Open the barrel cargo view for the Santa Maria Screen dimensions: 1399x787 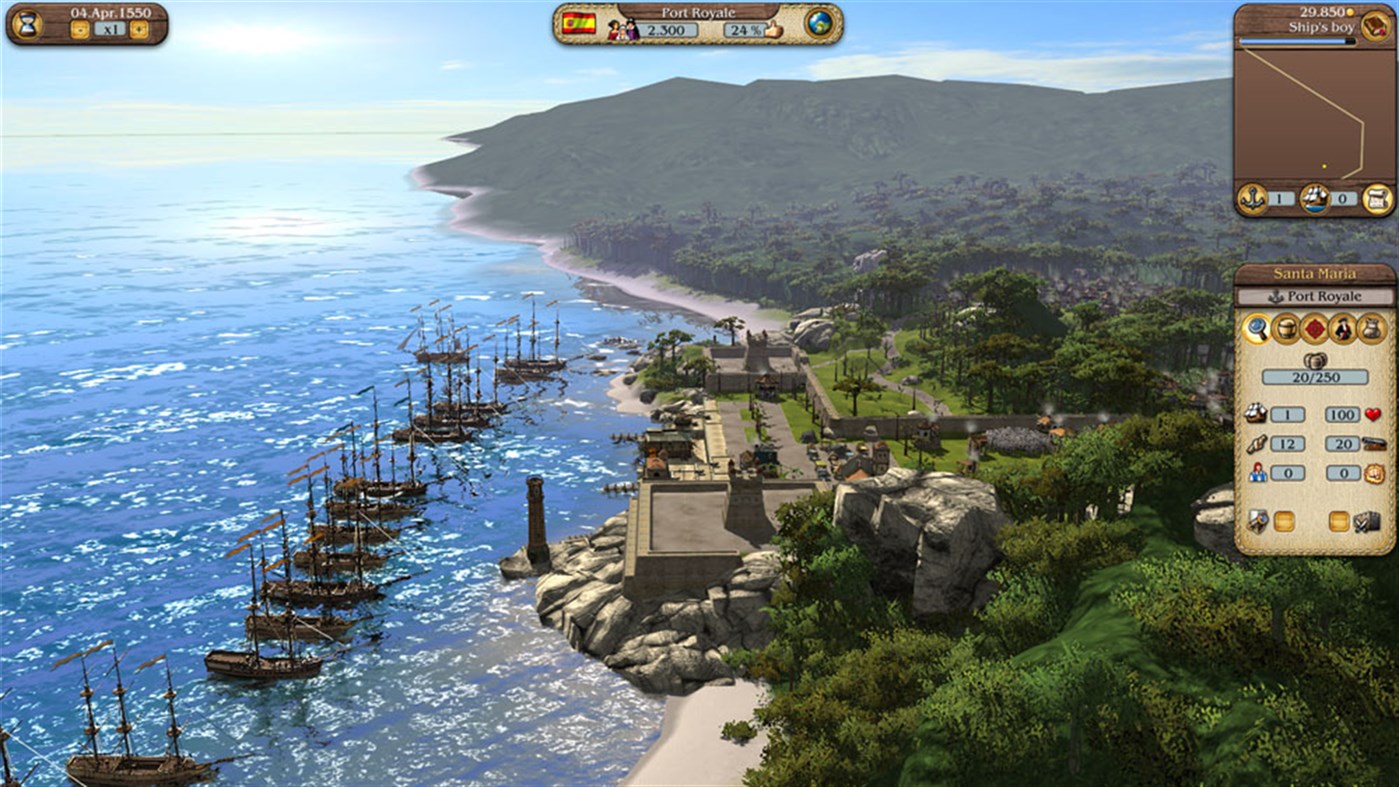1286,329
